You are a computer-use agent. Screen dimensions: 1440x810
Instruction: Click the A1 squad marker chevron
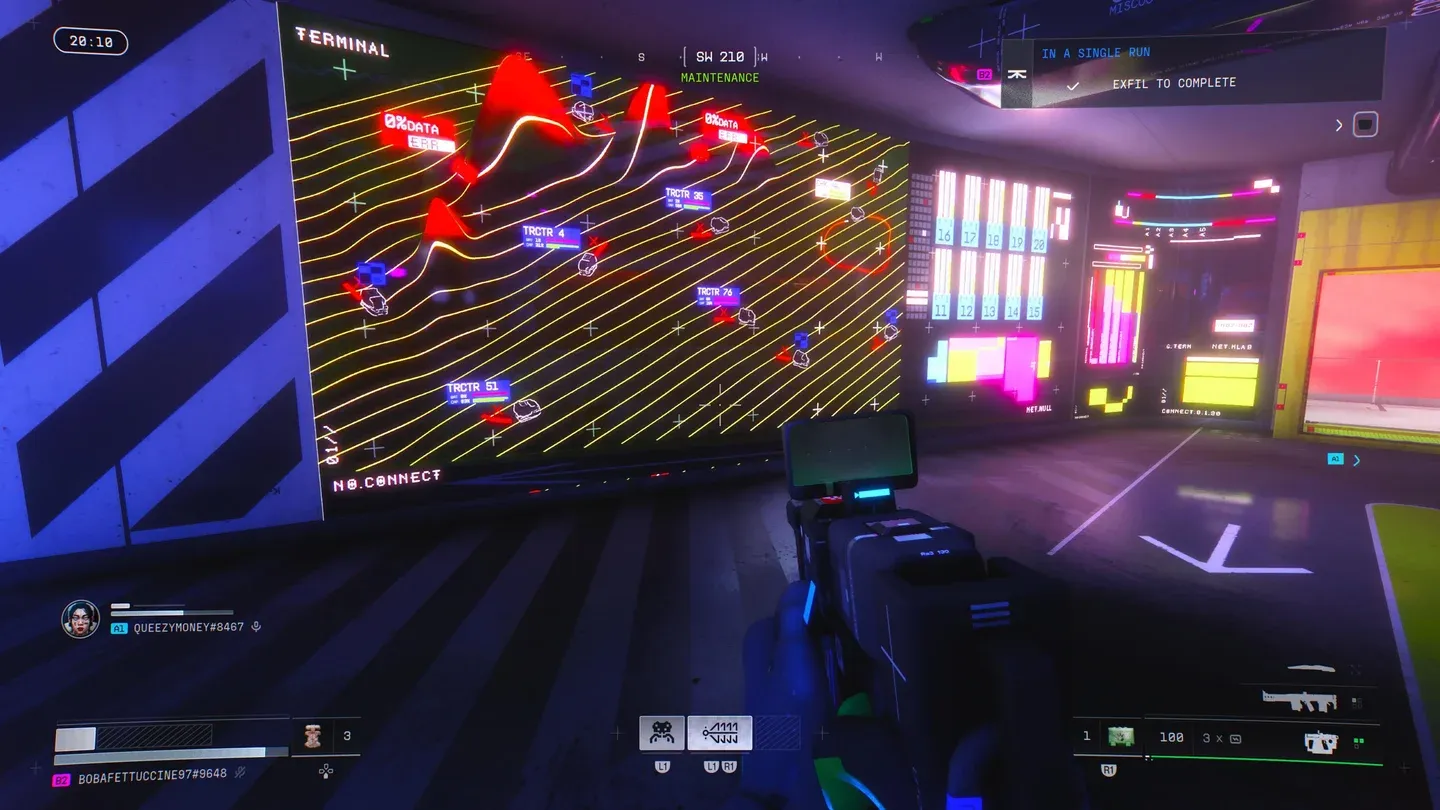(1356, 460)
